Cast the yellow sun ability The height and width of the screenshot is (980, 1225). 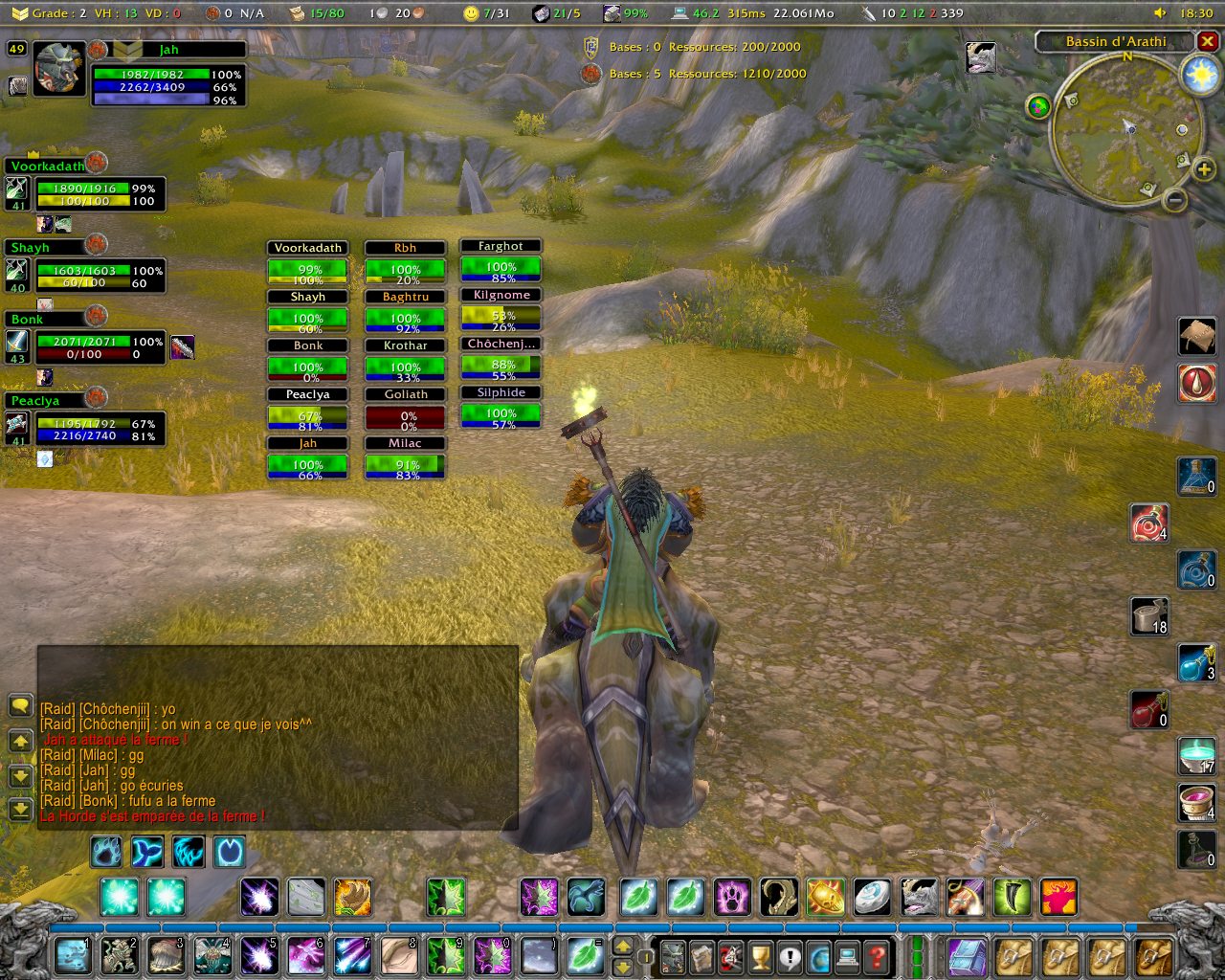[x=825, y=898]
